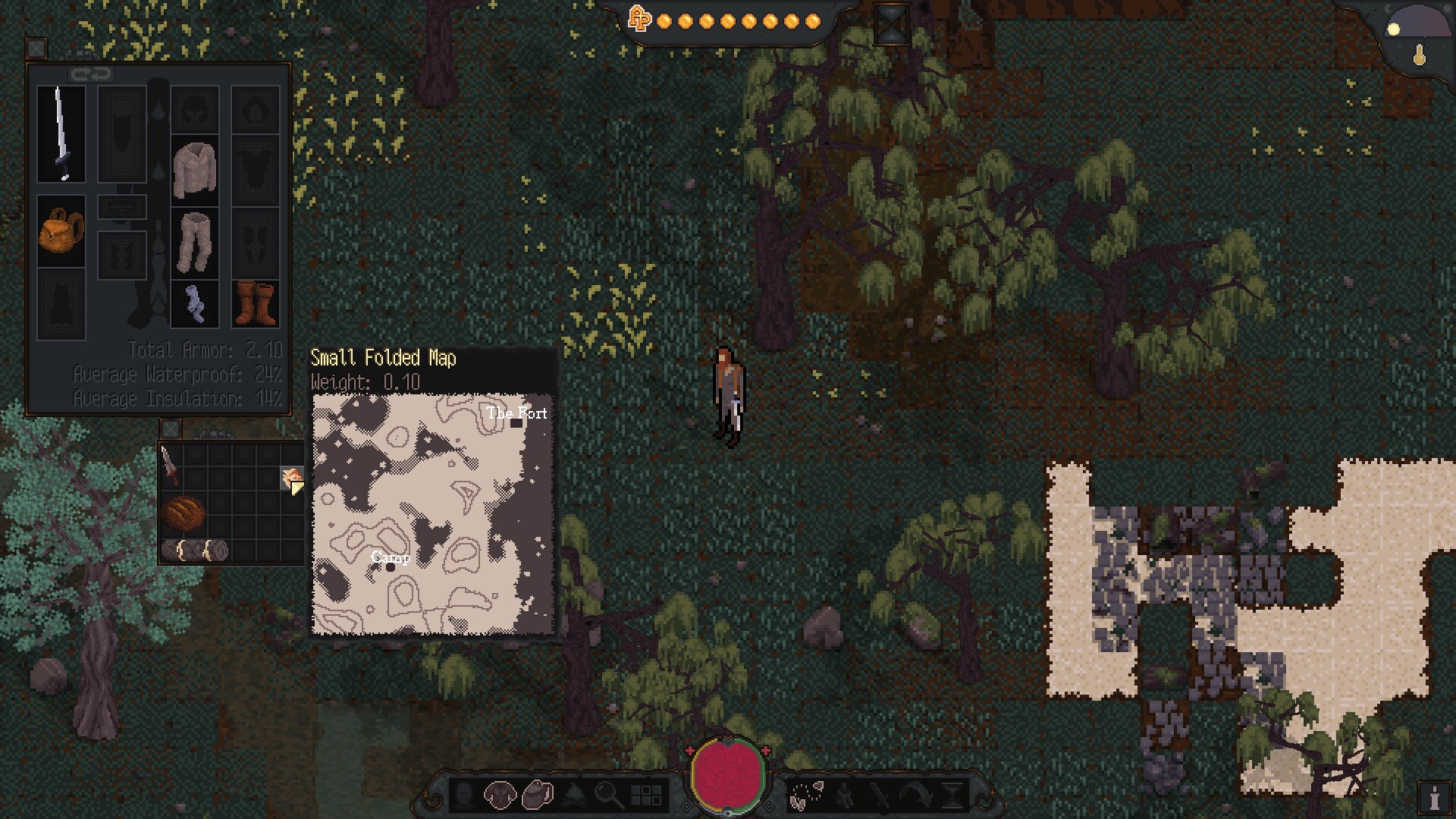Select the sword attack icon
Viewport: 1456px width, 819px height.
pos(882,795)
